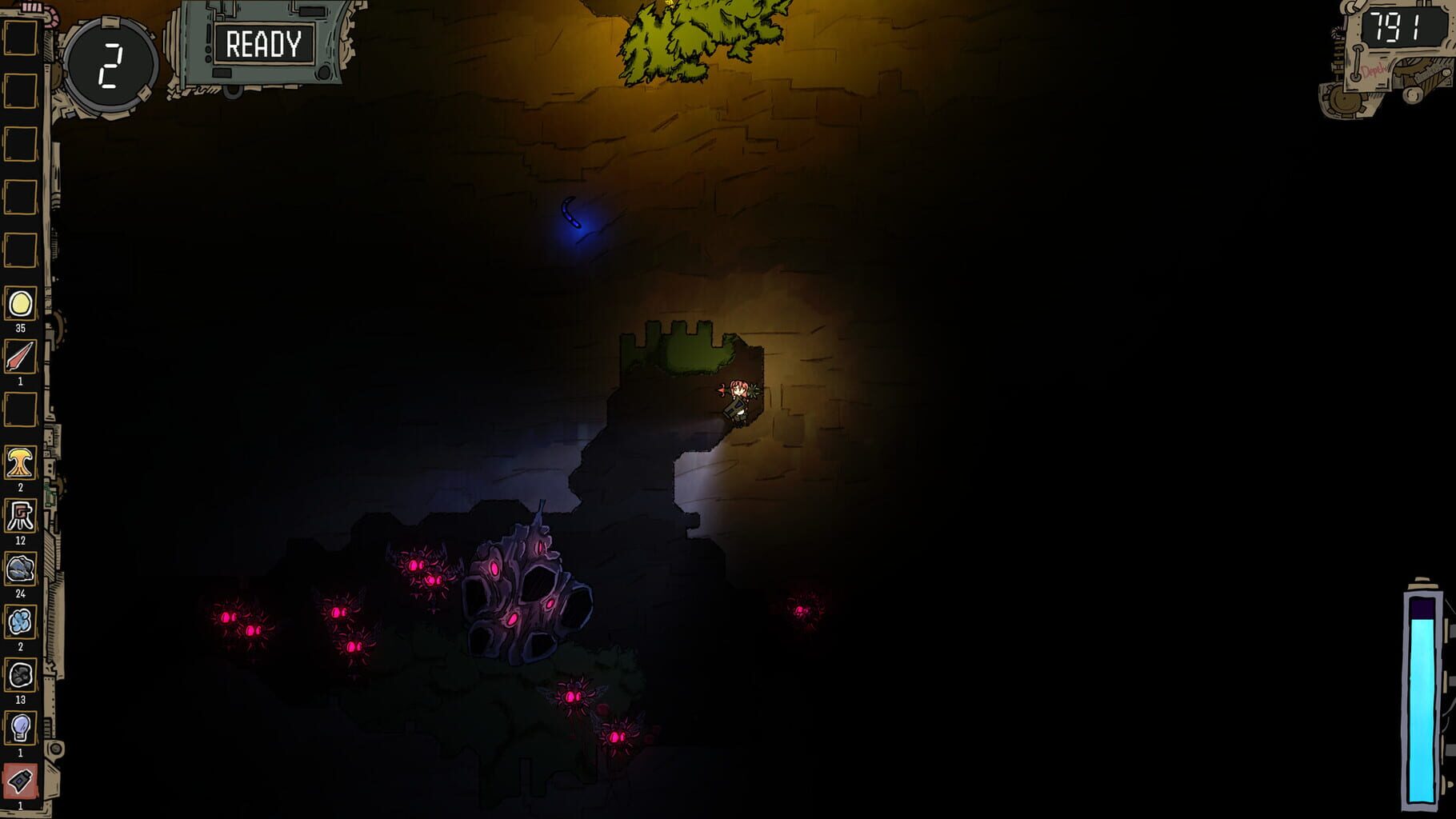Equip the mushroom item in the sidebar
1456x819 pixels.
22,462
